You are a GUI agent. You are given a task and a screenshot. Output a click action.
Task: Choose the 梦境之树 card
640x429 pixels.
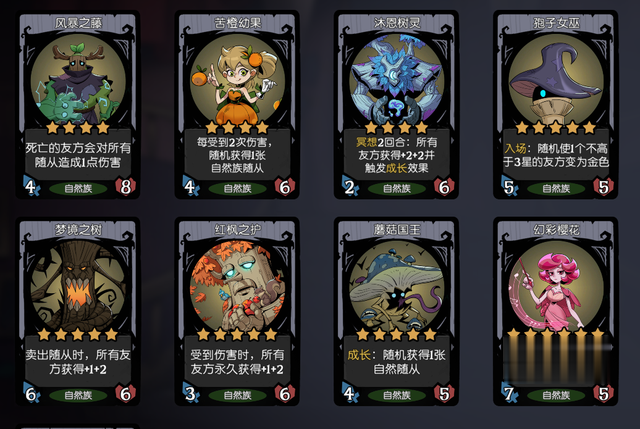[x=77, y=308]
